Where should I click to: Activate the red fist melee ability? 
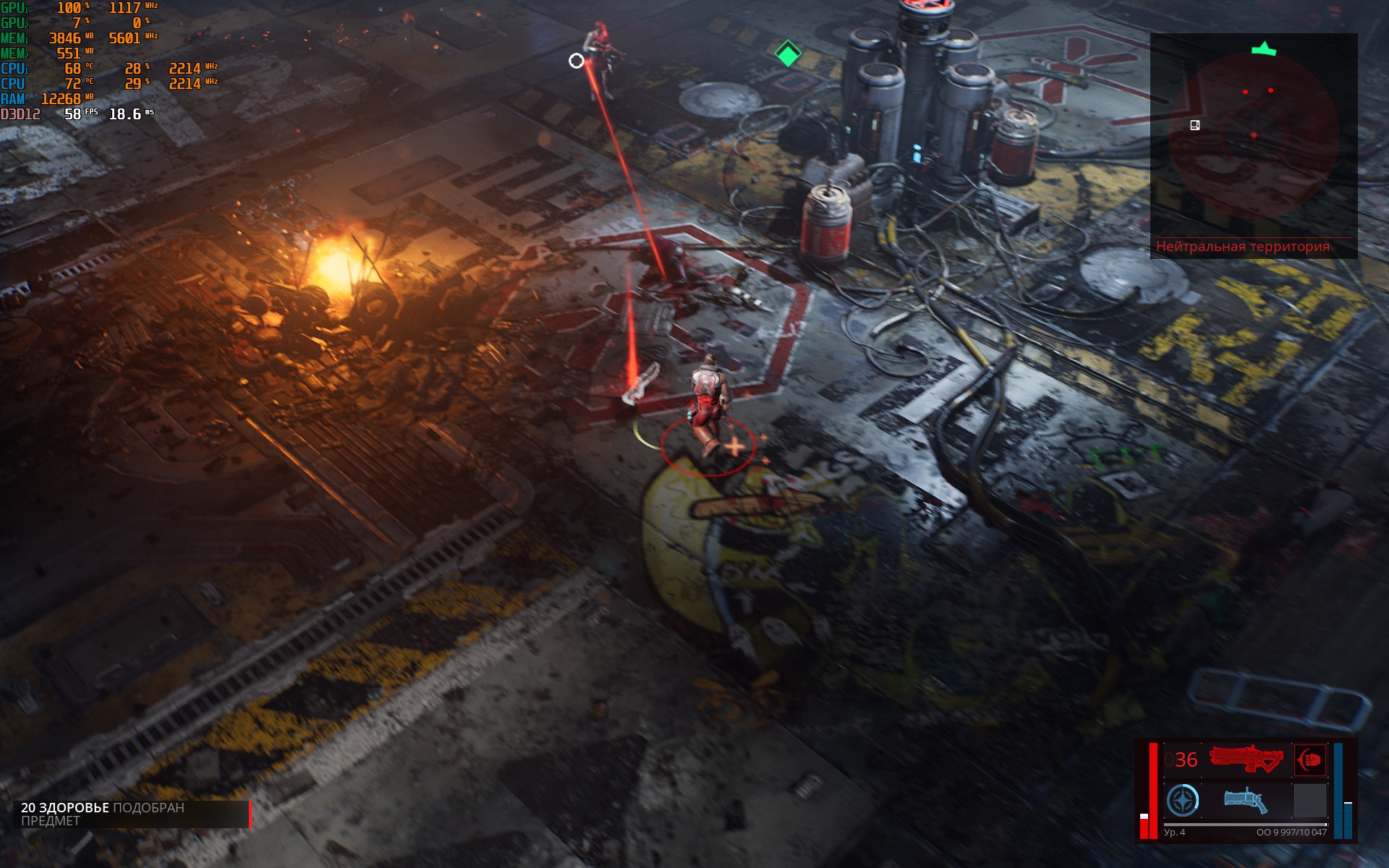(1310, 759)
